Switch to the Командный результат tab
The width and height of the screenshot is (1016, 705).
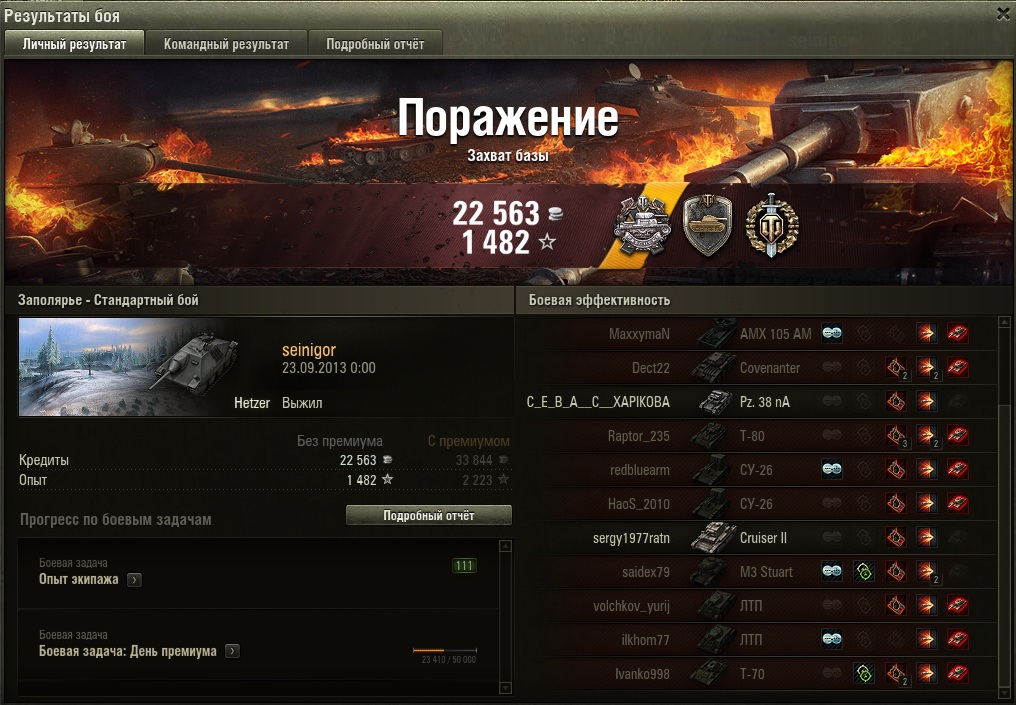coord(226,44)
